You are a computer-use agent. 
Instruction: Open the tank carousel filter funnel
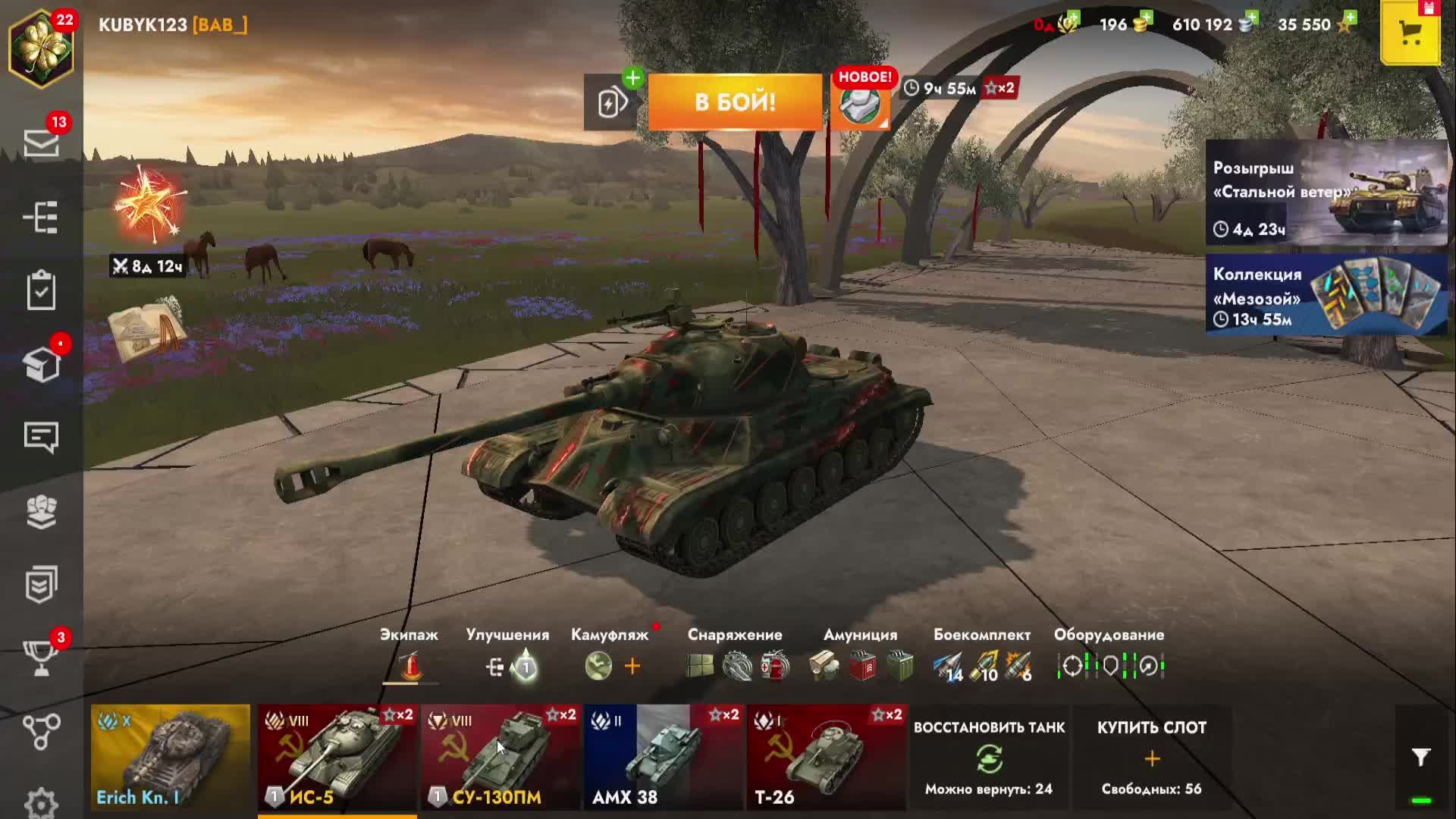point(1420,757)
